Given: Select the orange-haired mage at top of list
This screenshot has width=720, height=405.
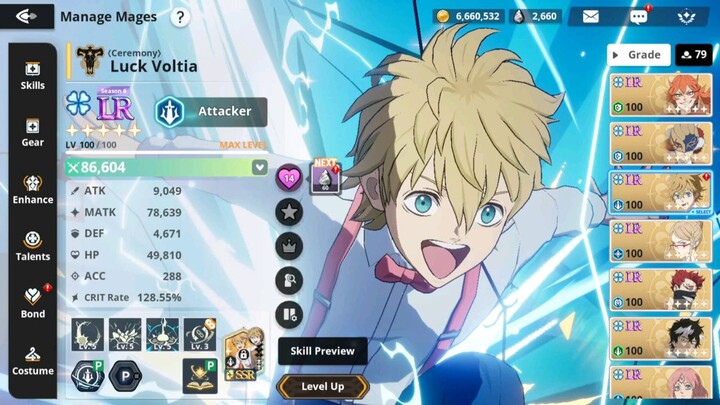Looking at the screenshot, I should coord(661,95).
